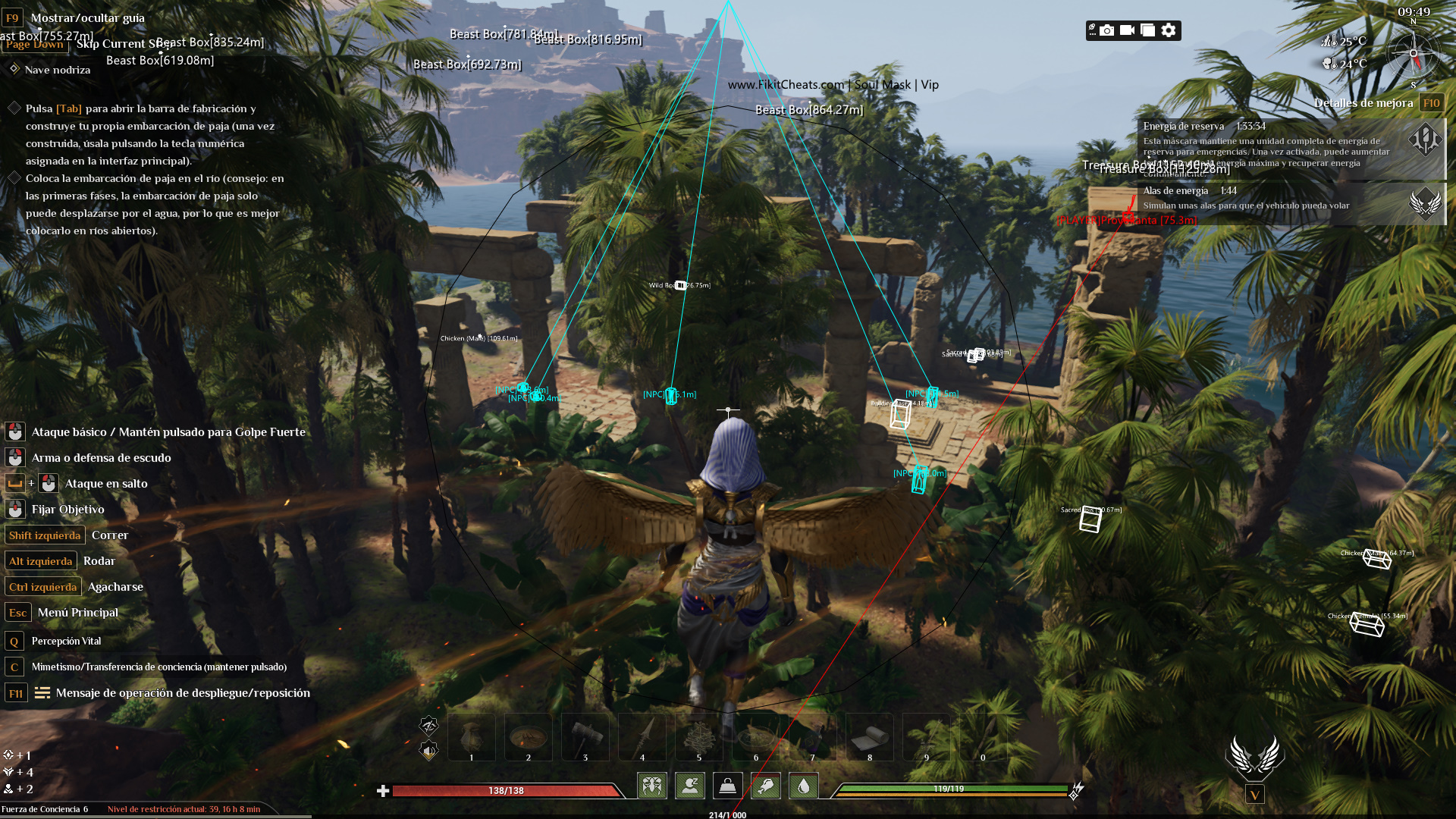Screen dimensions: 1456x819
Task: Collapse the Energía de reserva entry
Action: point(1185,127)
